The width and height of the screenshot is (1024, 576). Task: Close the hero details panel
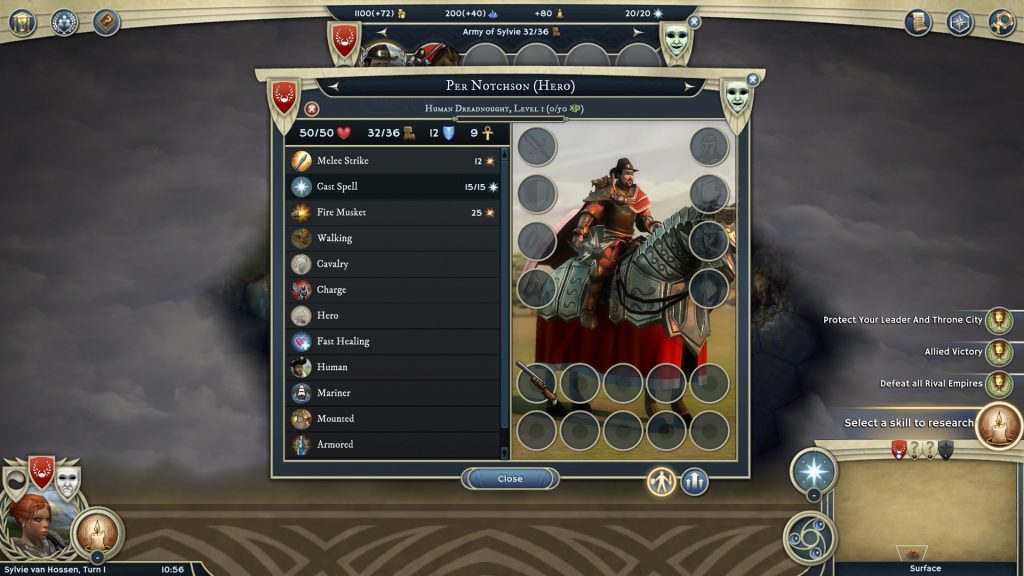pyautogui.click(x=510, y=479)
